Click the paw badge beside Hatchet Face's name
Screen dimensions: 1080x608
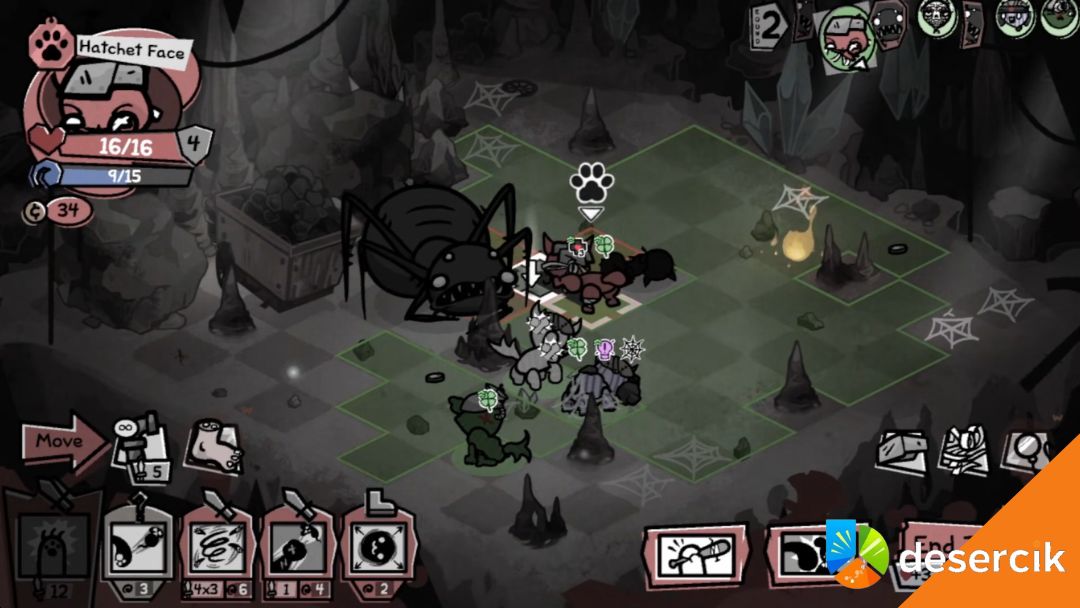click(x=48, y=43)
